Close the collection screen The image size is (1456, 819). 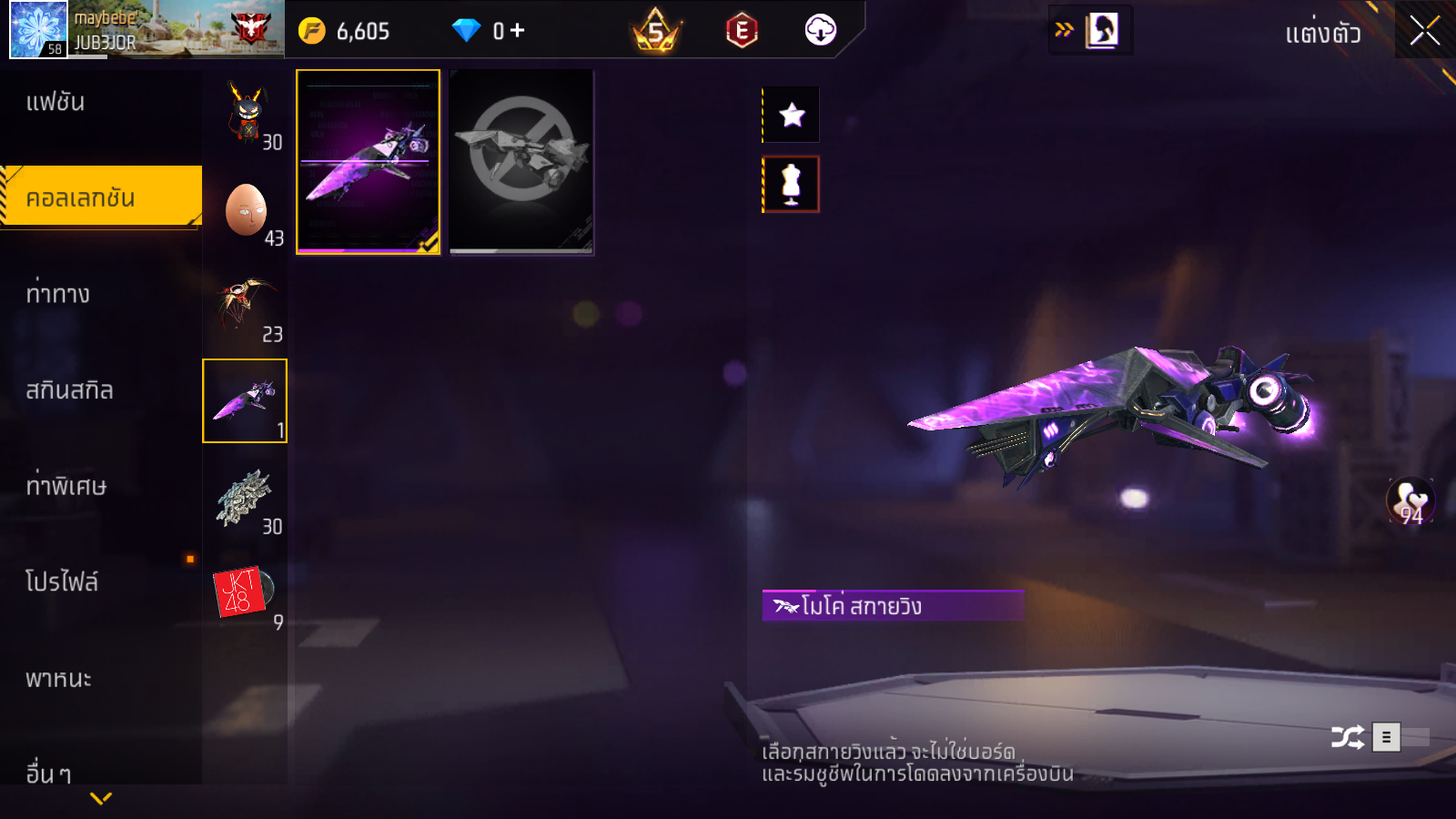[x=1424, y=31]
